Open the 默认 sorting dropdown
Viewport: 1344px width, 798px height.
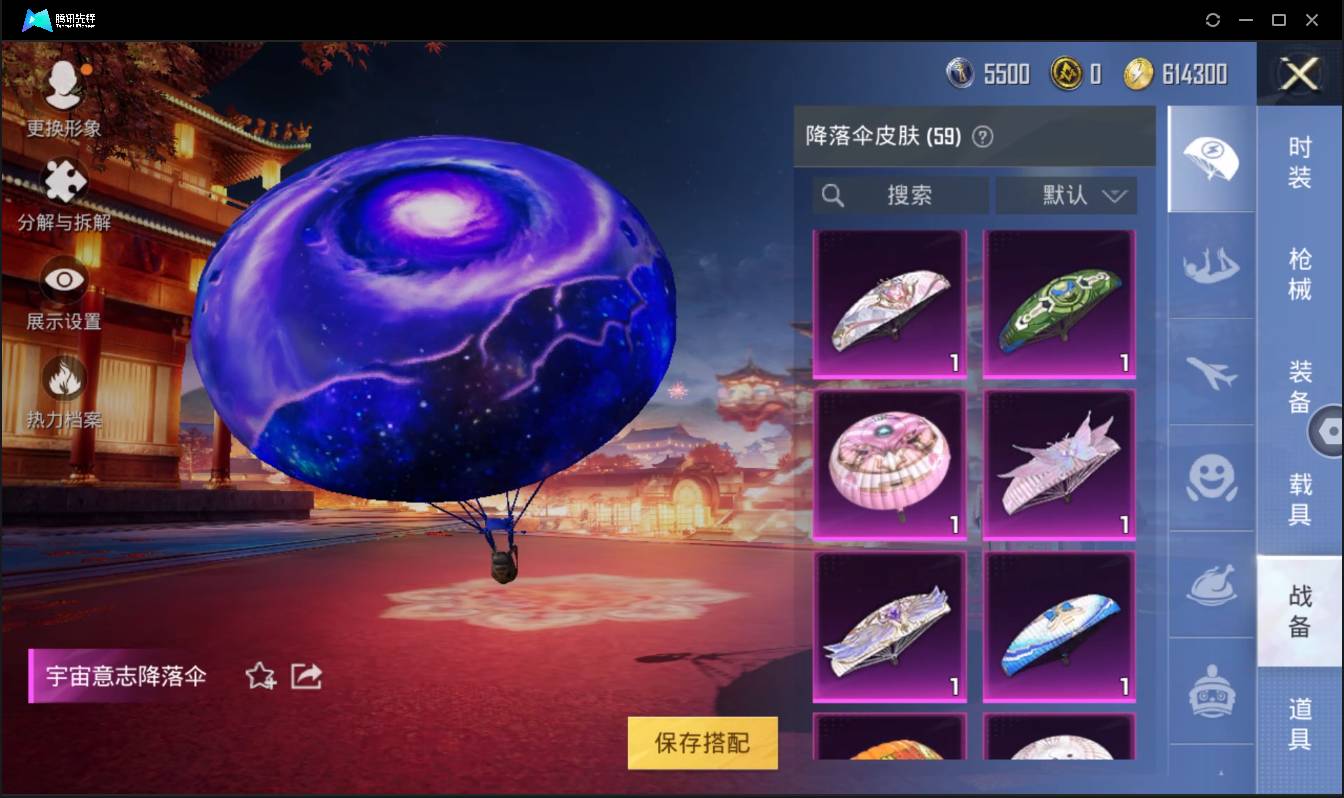click(x=1067, y=196)
